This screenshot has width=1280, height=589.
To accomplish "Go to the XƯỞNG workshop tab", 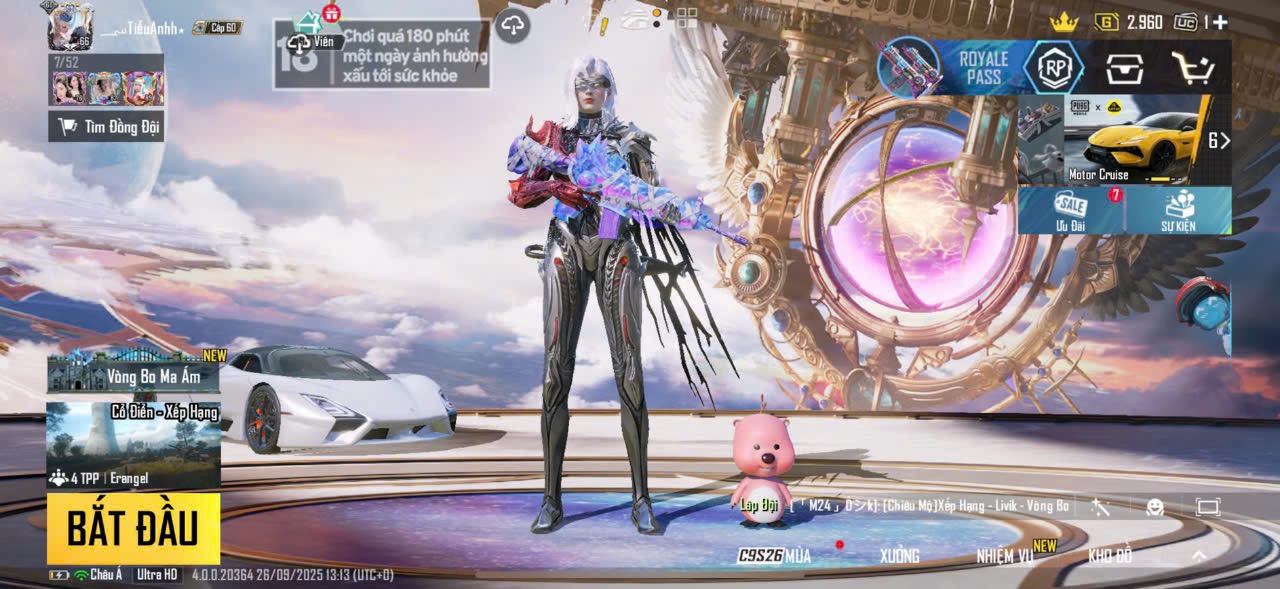I will coord(899,555).
